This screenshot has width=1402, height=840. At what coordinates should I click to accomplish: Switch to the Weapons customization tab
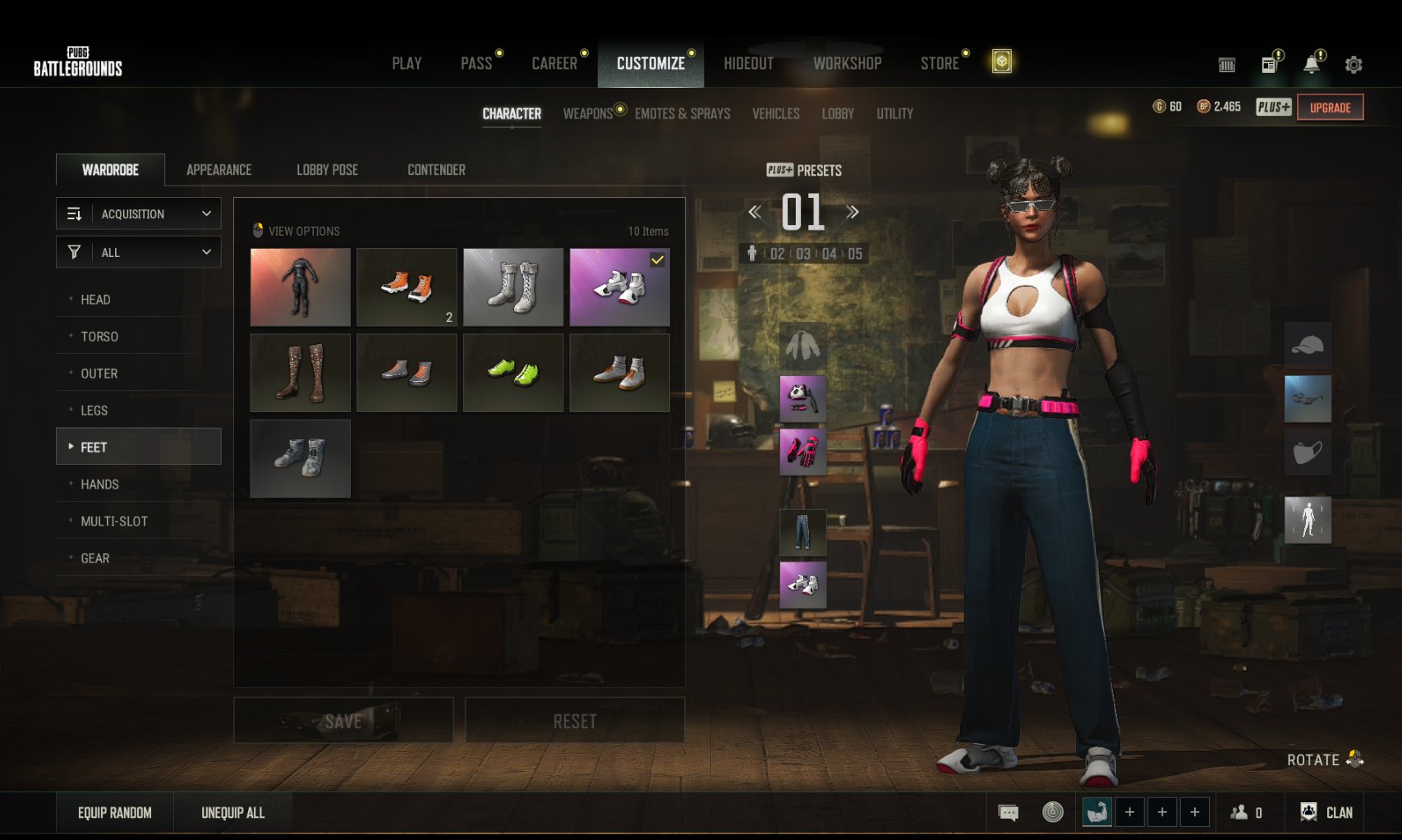coord(588,113)
